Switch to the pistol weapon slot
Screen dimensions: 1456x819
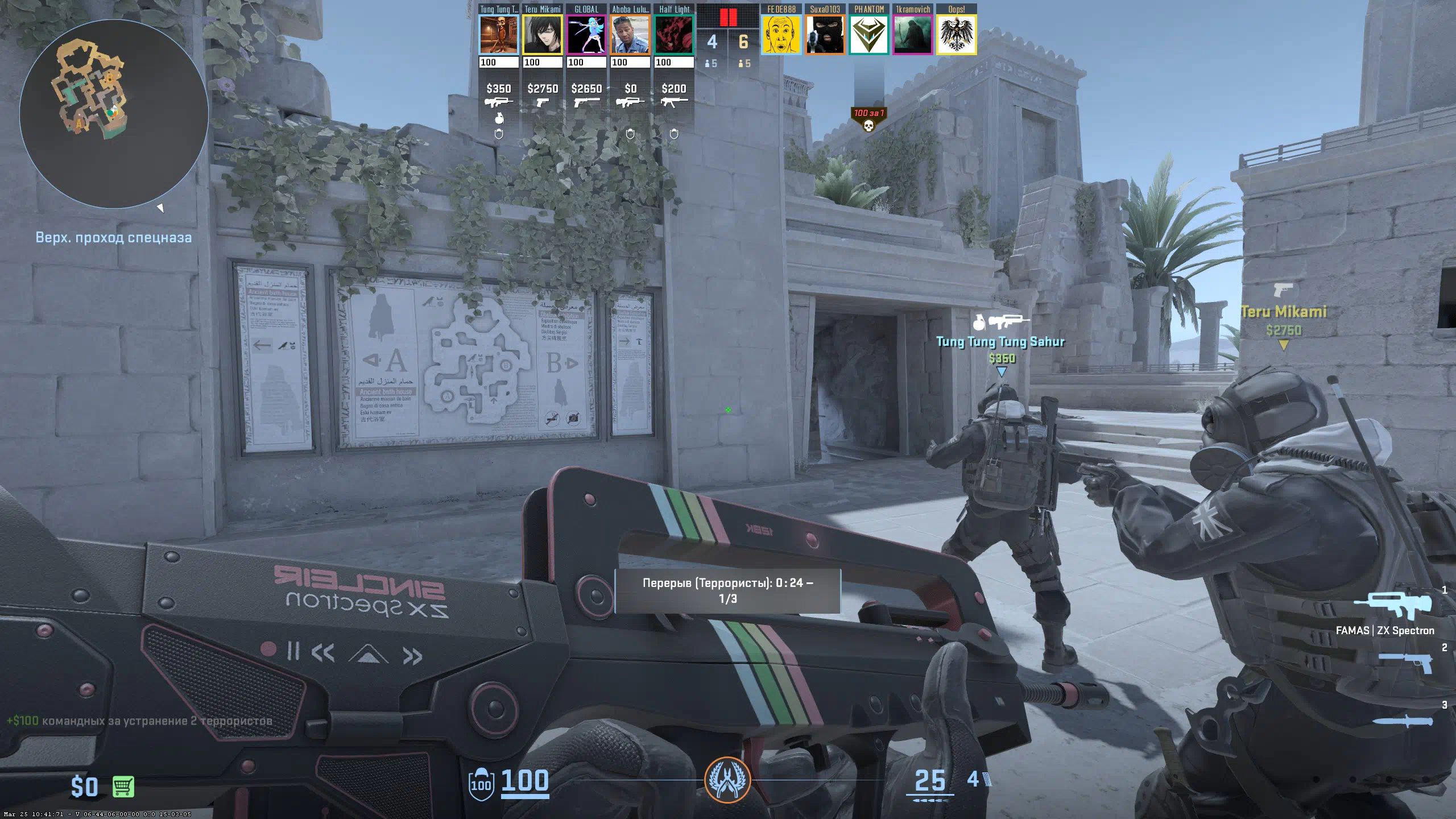click(x=1405, y=663)
